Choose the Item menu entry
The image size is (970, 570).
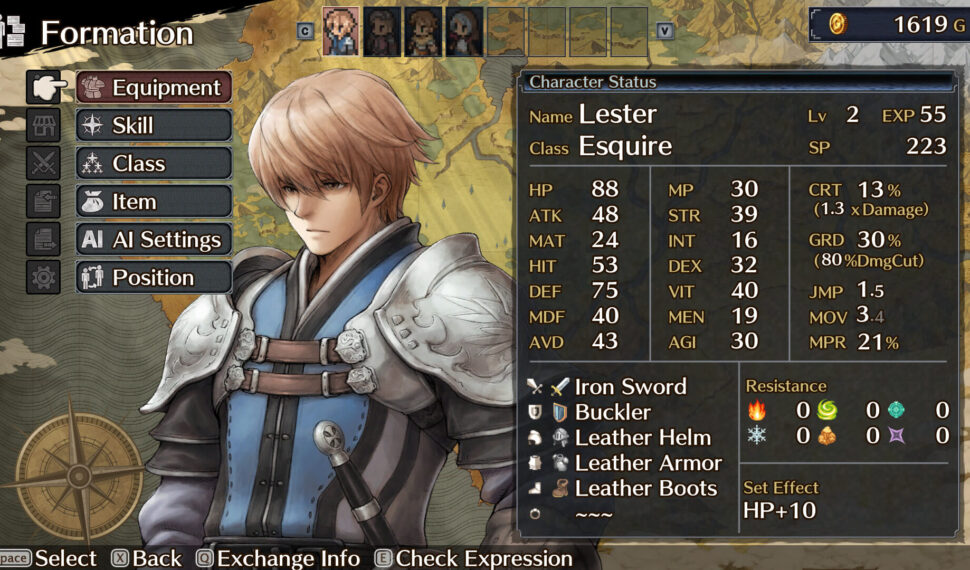pyautogui.click(x=154, y=202)
